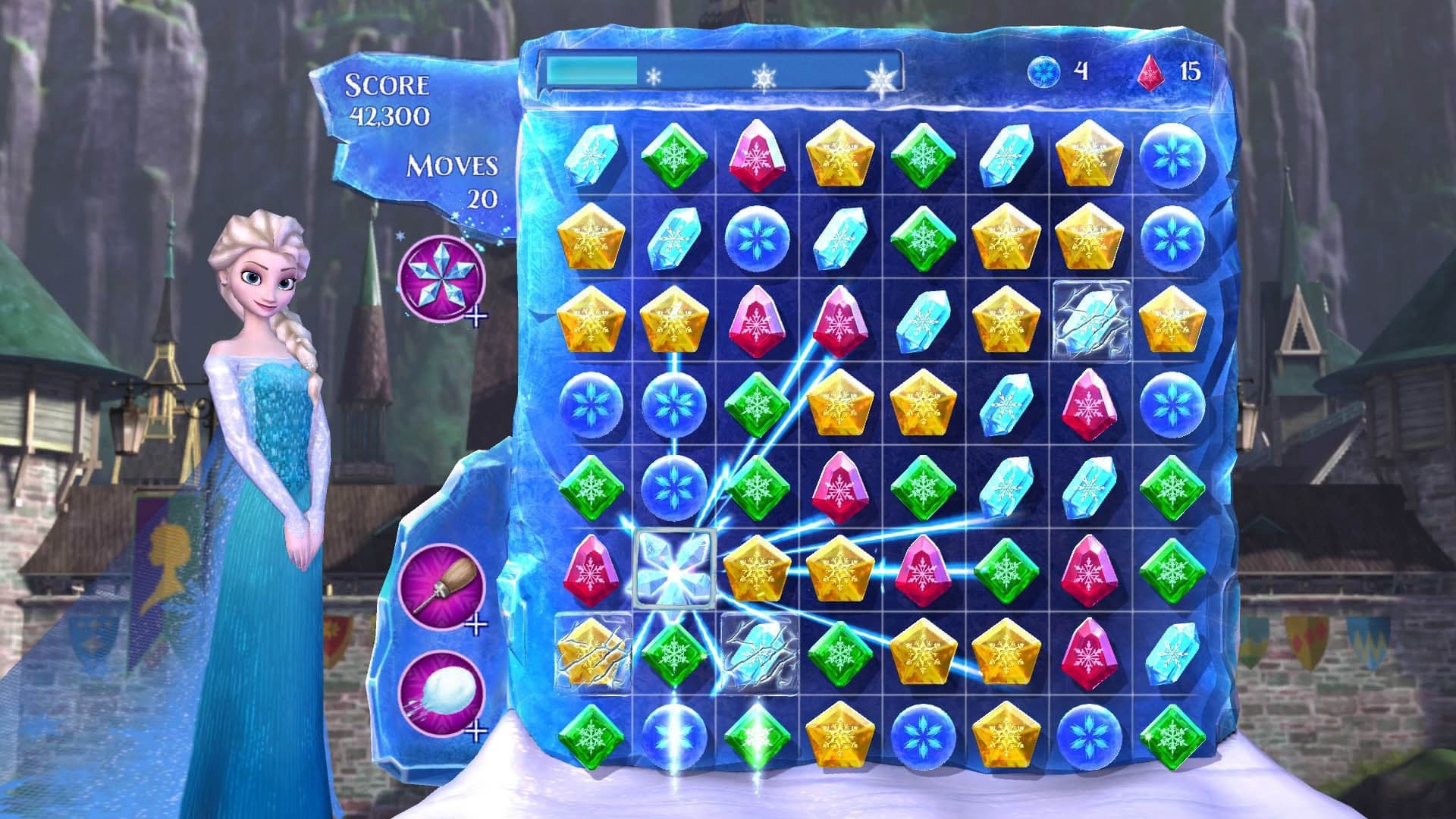
Task: Click the level progress bar at the top
Action: click(x=720, y=72)
